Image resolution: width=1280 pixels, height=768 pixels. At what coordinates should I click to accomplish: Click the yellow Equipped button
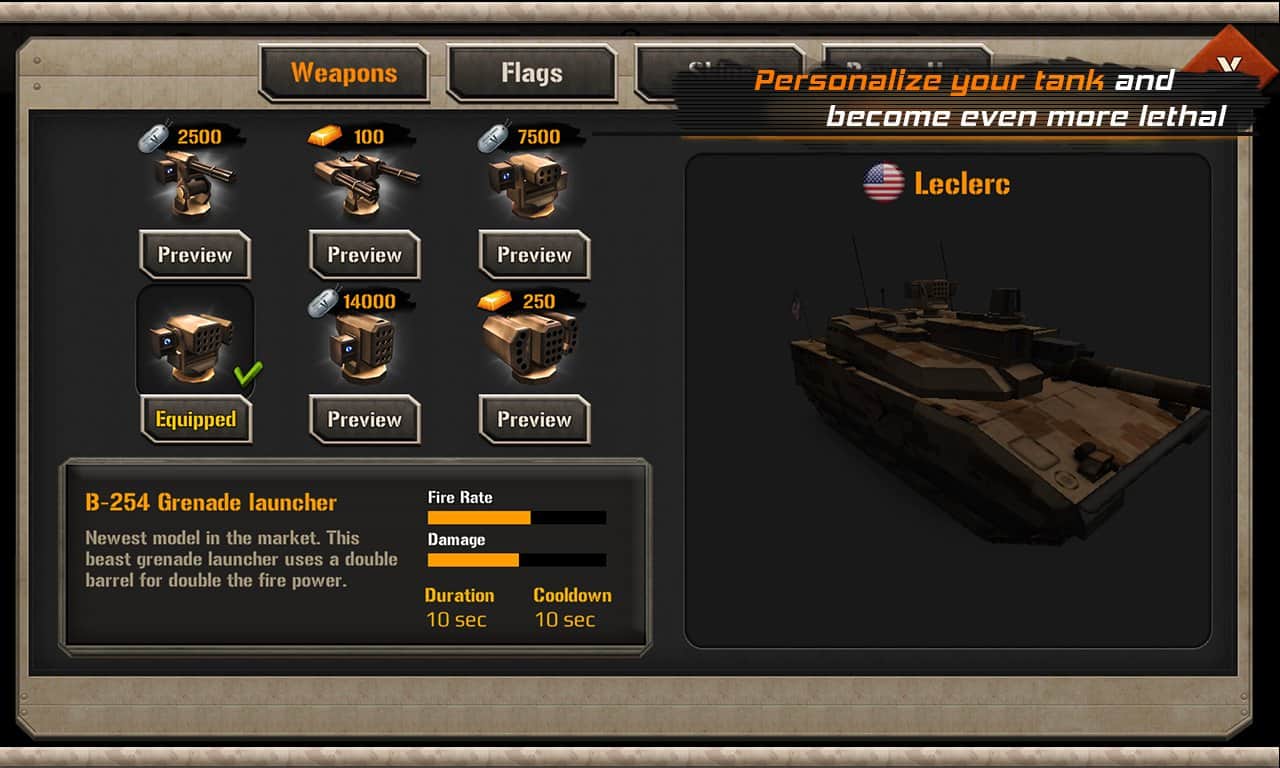click(x=195, y=420)
